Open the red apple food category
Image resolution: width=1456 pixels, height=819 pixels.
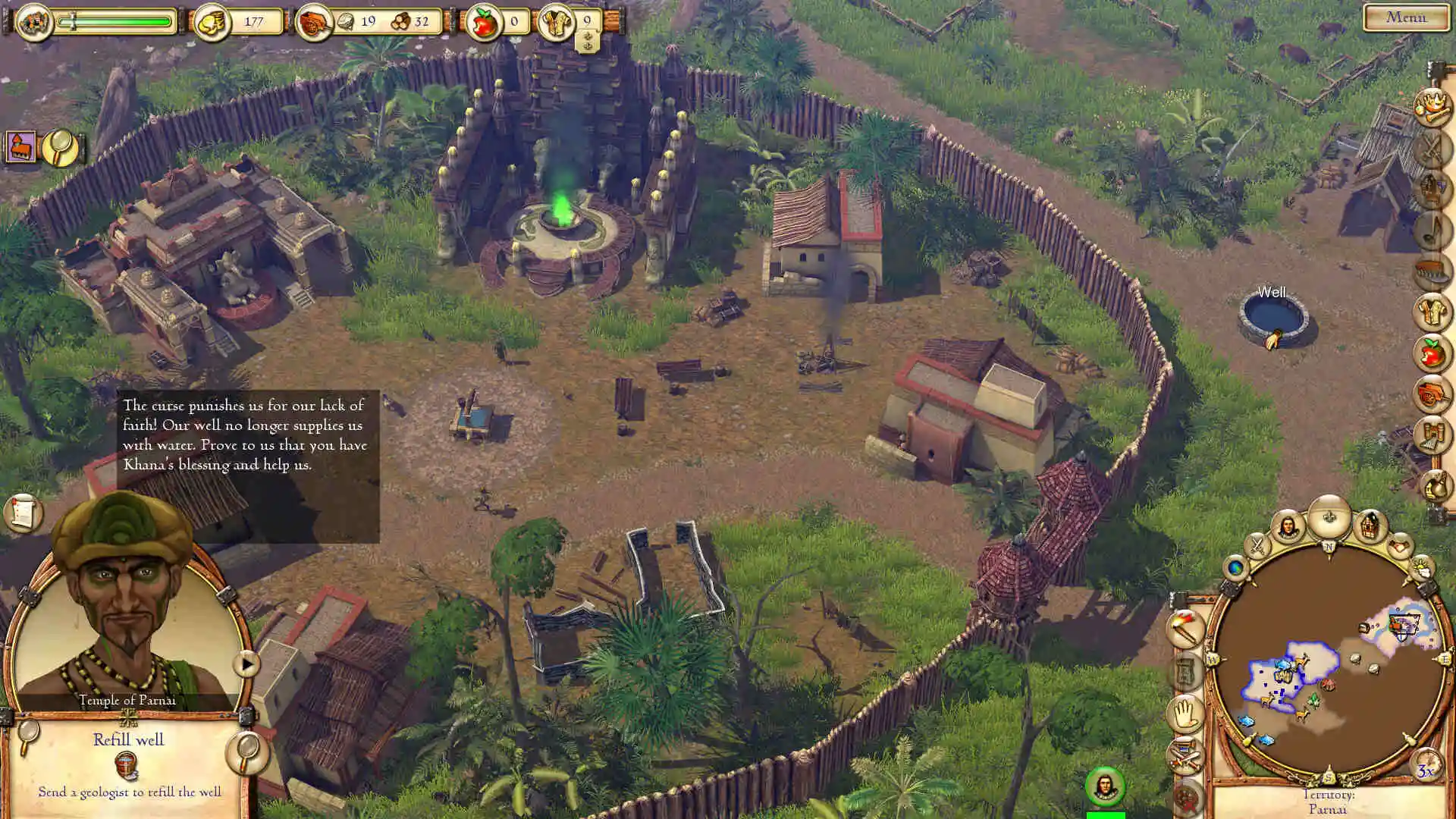1432,353
